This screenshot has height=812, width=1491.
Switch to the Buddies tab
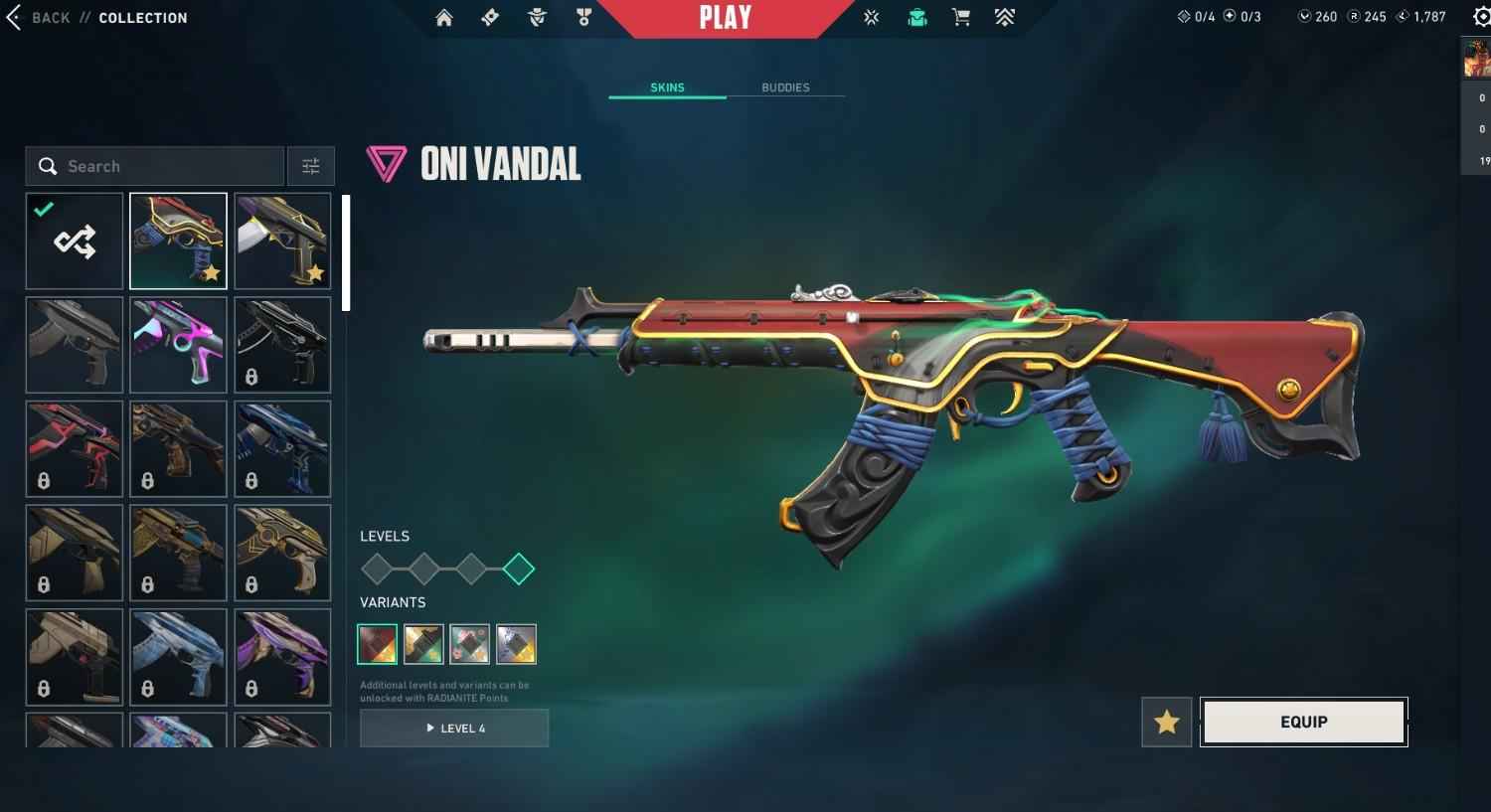coord(785,87)
